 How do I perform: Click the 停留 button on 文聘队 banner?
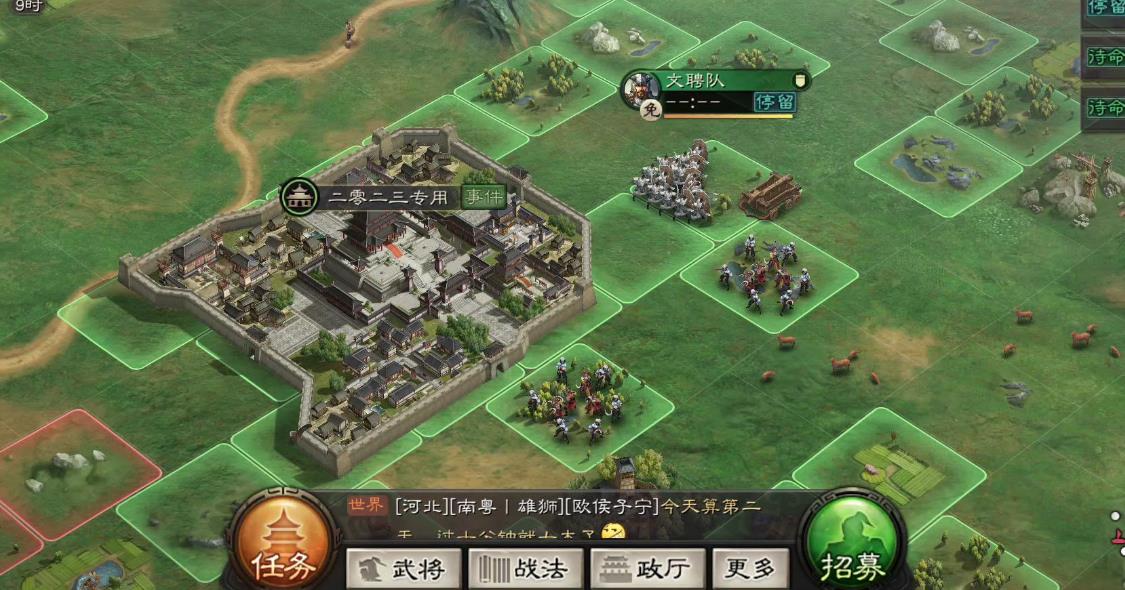[773, 102]
